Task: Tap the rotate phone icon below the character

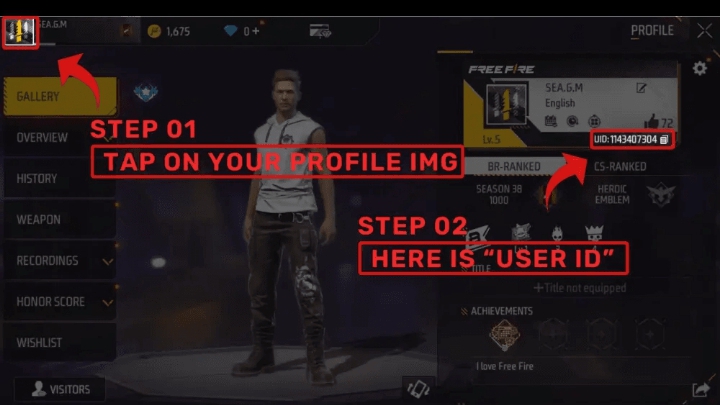Action: tap(417, 388)
